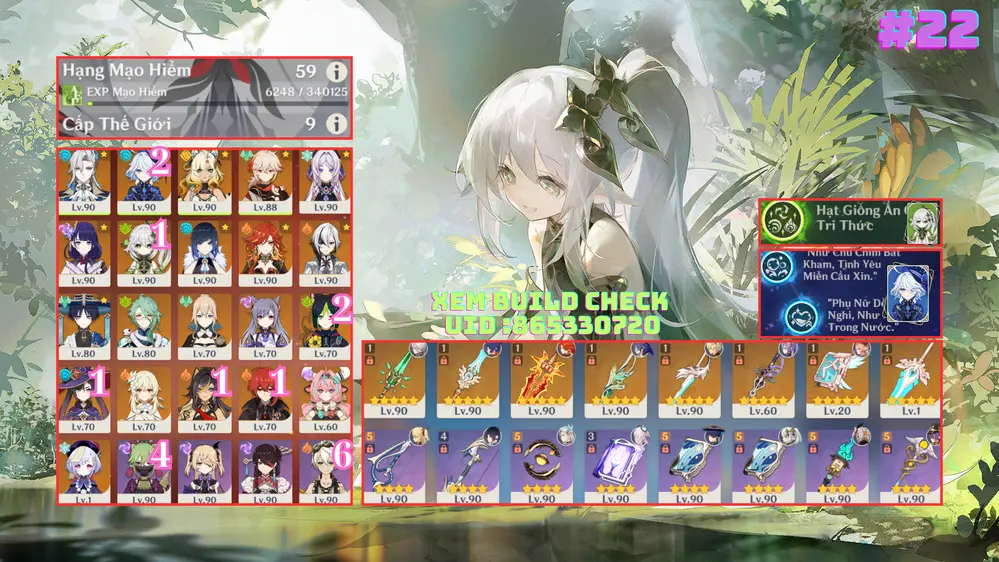999x562 pixels.
Task: Click the World Level info icon
Action: [x=337, y=123]
